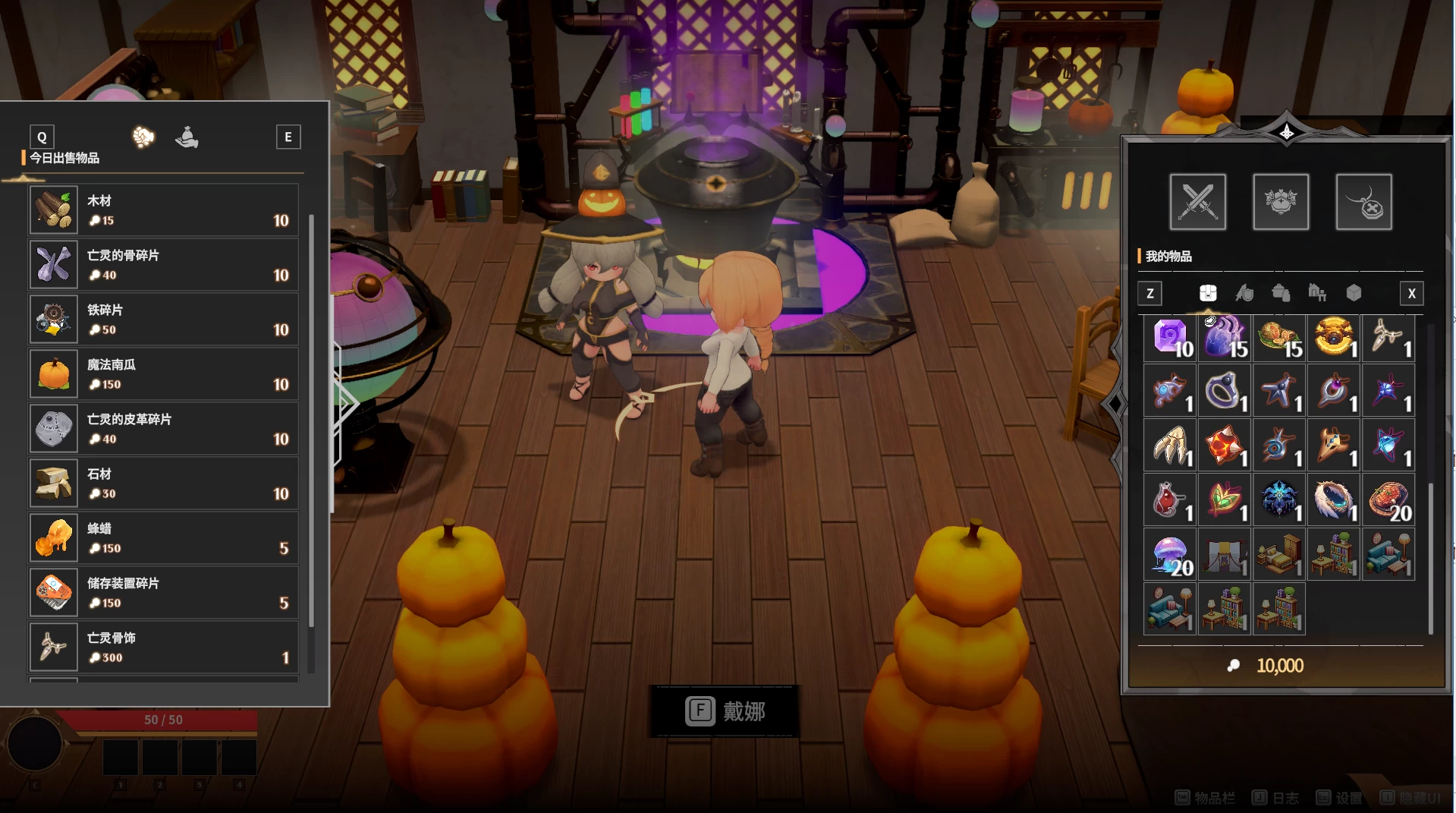Select the amulet accessory slot
The image size is (1456, 813).
(1363, 202)
